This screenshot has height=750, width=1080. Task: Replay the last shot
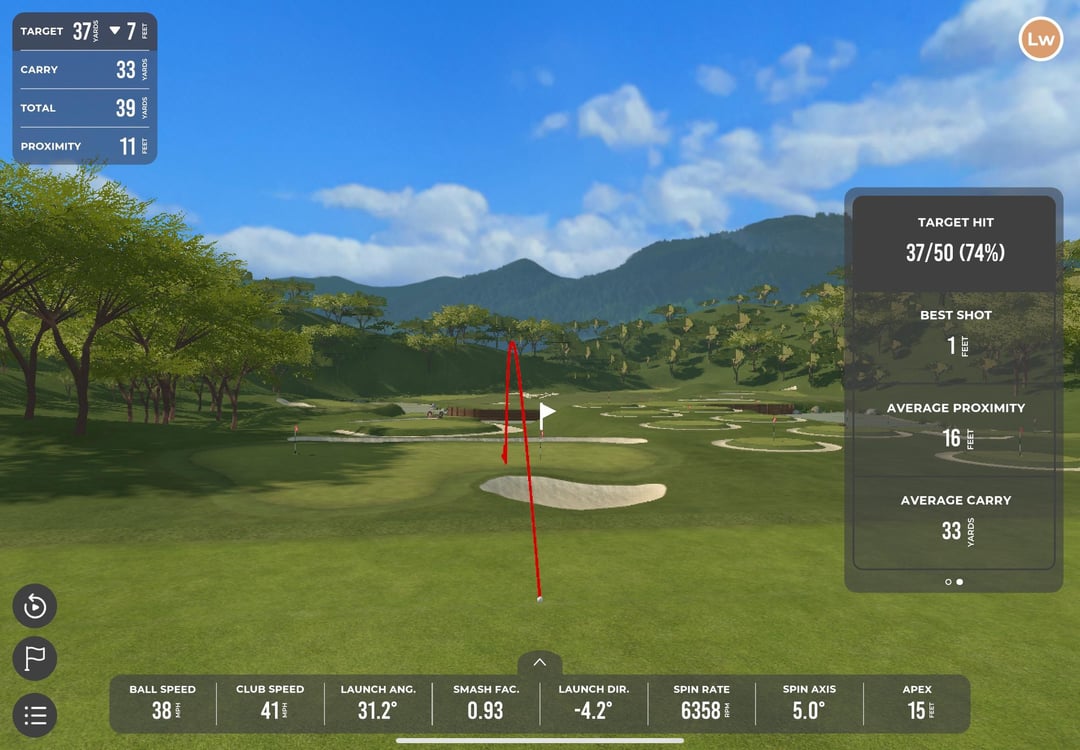(35, 606)
